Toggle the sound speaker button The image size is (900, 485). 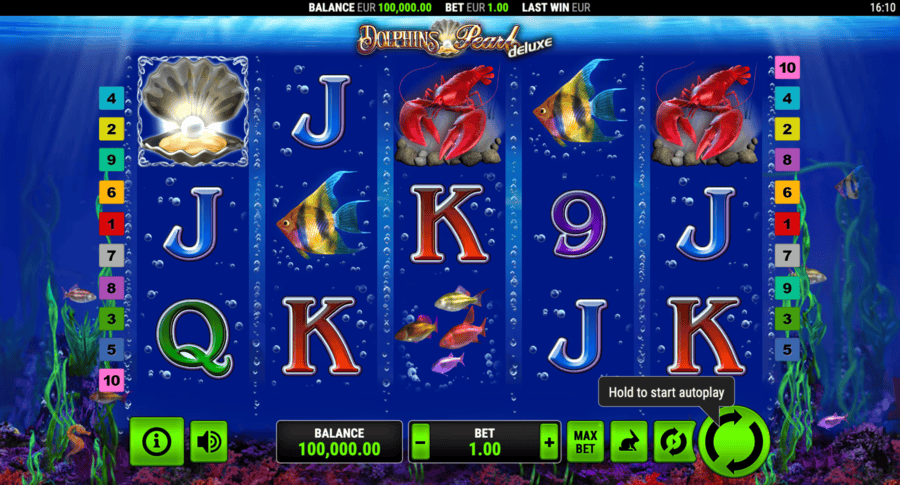(209, 441)
